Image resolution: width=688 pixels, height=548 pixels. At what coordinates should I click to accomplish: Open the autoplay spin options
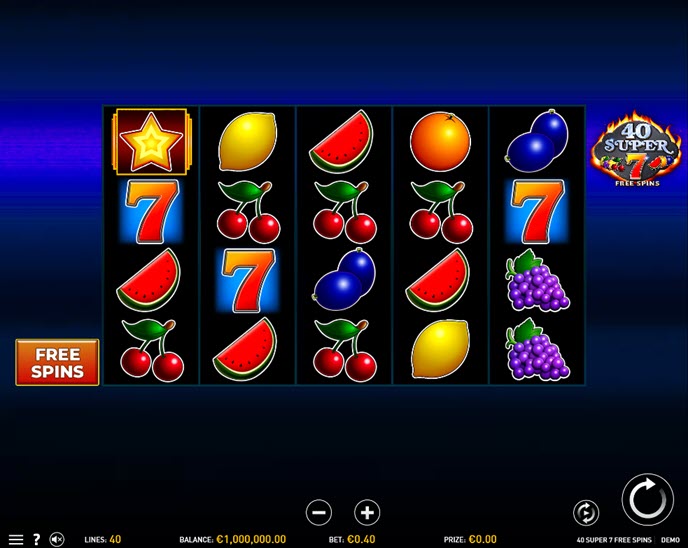(586, 513)
